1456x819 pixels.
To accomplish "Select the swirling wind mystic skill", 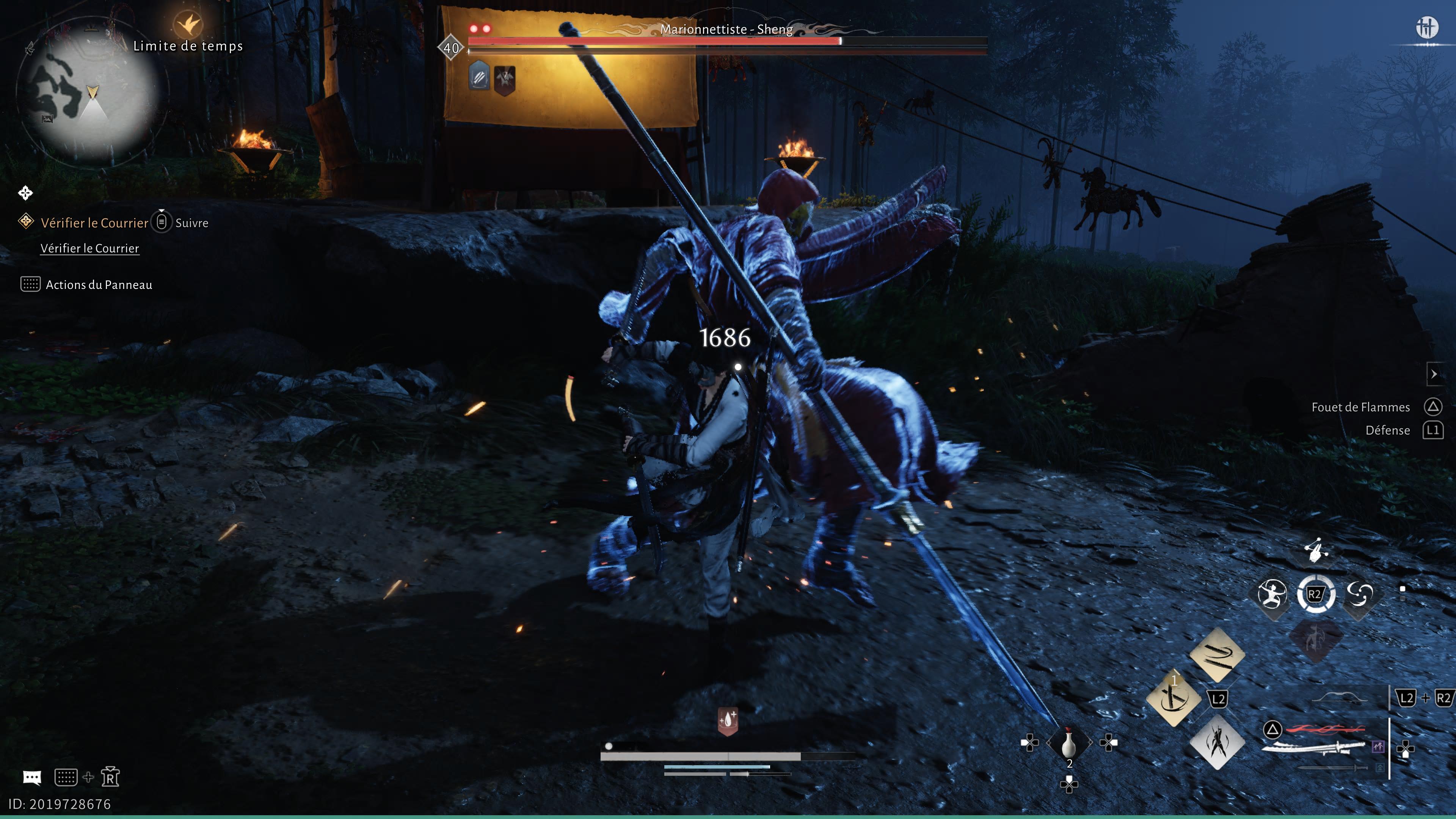I will tap(1359, 595).
